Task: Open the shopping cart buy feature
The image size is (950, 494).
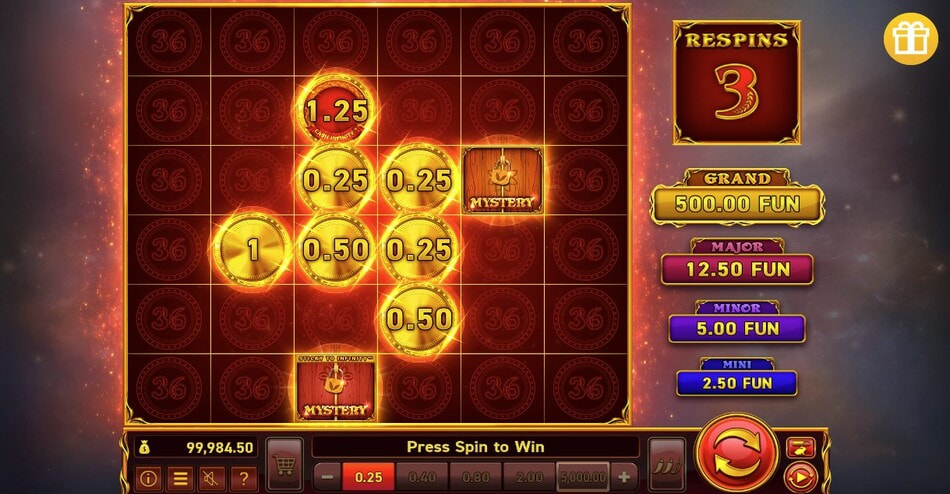Action: point(285,465)
